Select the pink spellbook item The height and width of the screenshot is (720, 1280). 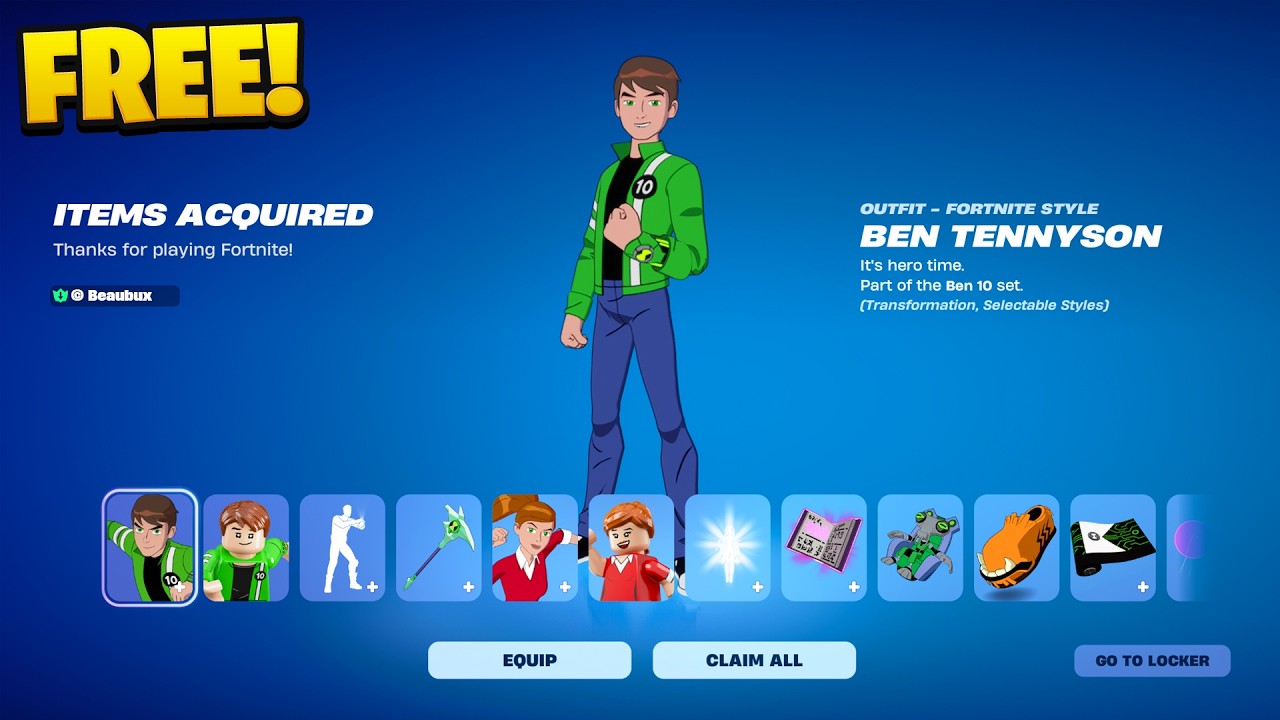pos(823,548)
